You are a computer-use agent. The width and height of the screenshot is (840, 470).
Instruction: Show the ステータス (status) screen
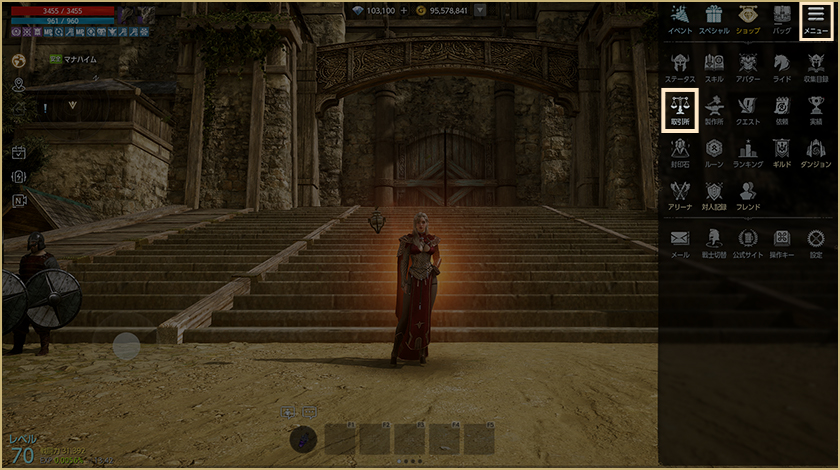pos(680,66)
